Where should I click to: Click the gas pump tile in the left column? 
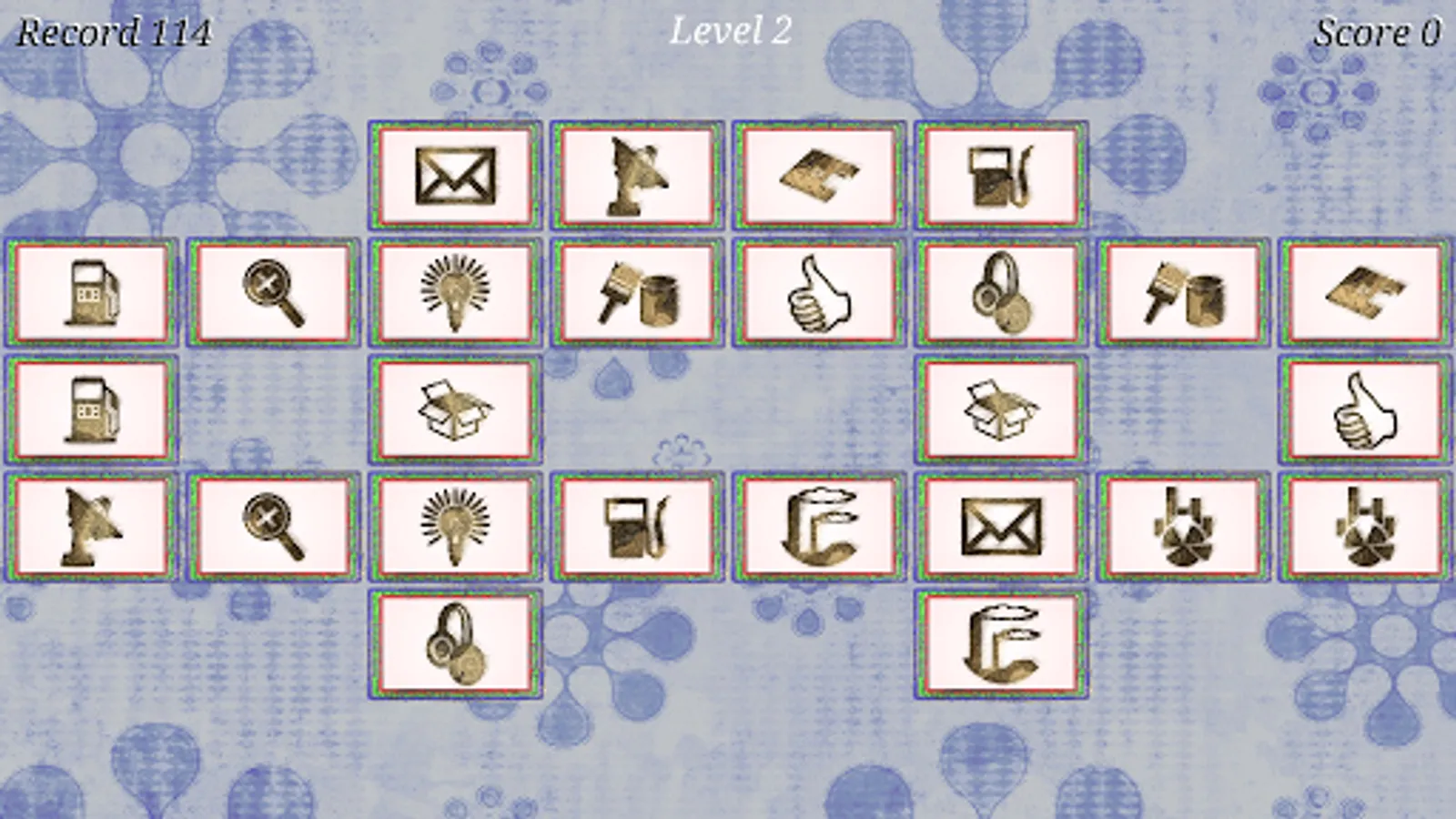(91, 293)
